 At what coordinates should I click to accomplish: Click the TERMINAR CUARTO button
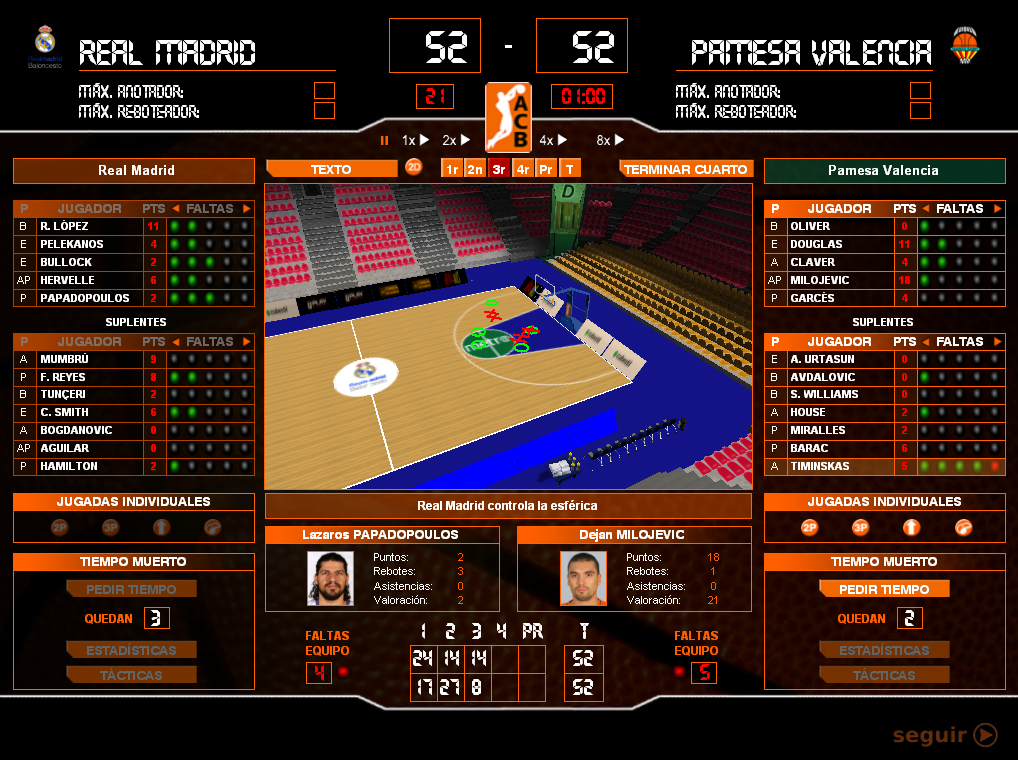point(685,169)
